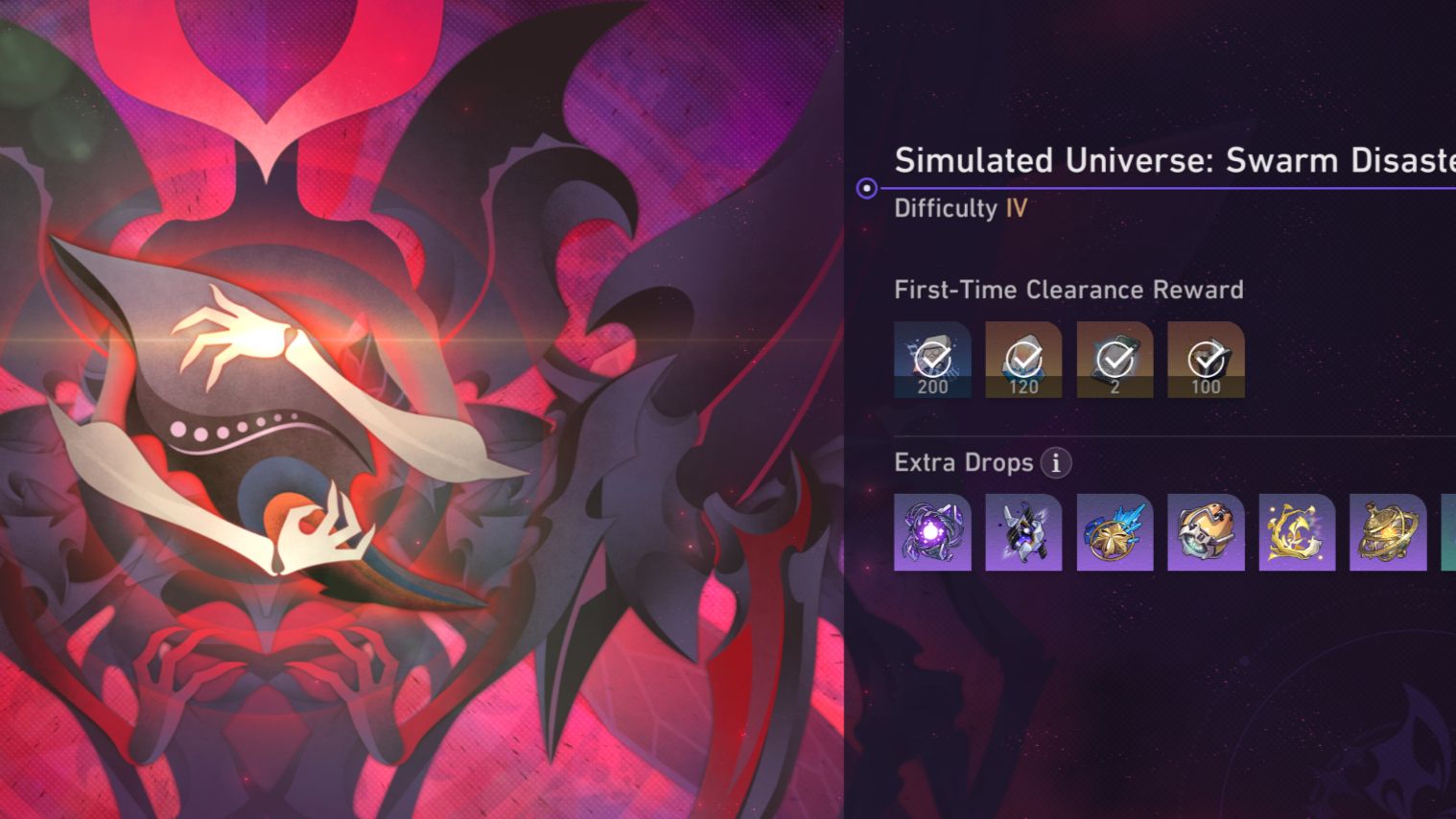The width and height of the screenshot is (1456, 819).
Task: View the planar sphere extra drop
Action: coord(1205,533)
